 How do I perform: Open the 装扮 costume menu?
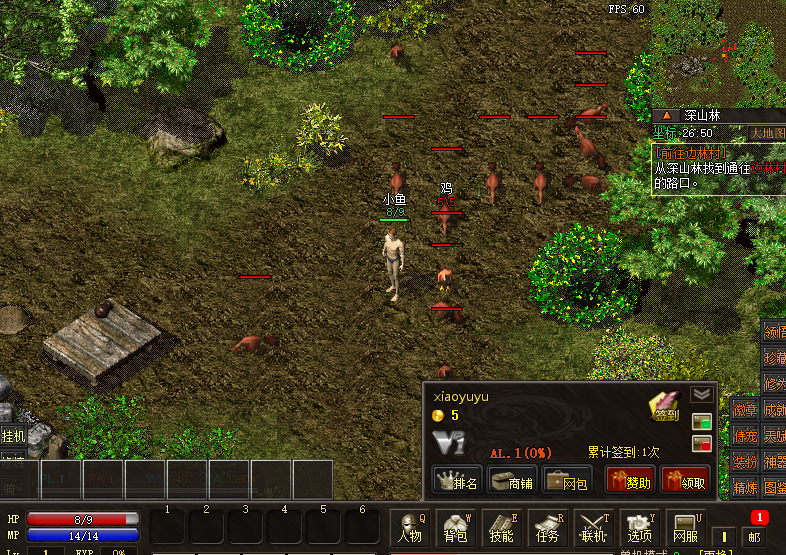point(745,461)
